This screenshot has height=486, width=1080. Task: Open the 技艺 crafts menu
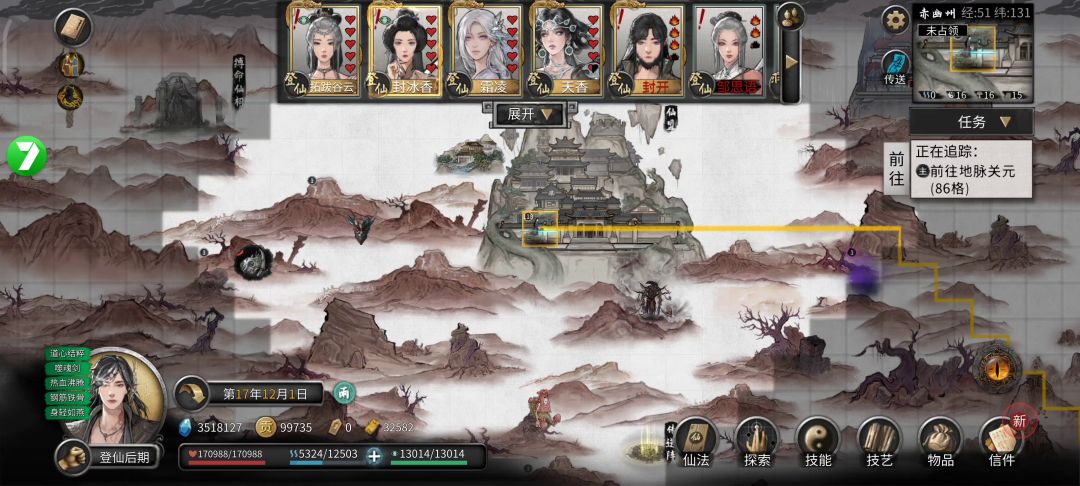(x=879, y=443)
